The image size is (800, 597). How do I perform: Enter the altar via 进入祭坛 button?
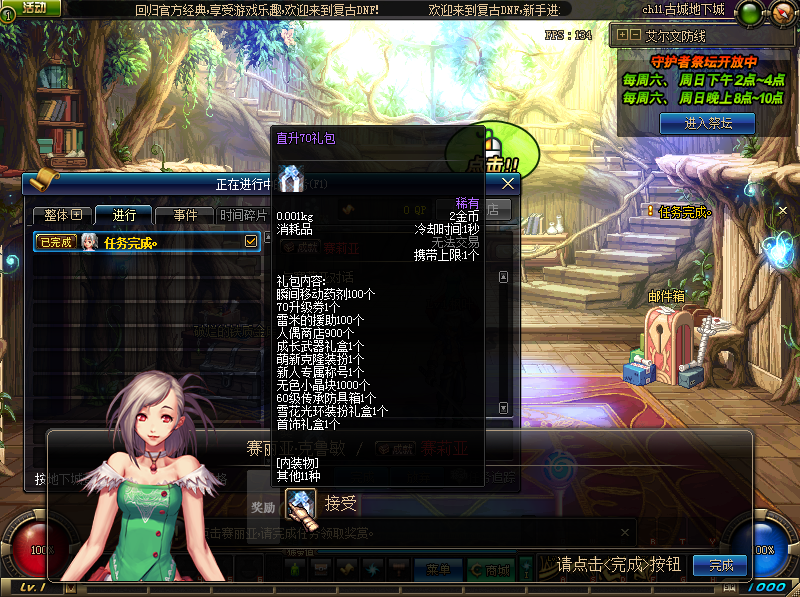coord(707,123)
